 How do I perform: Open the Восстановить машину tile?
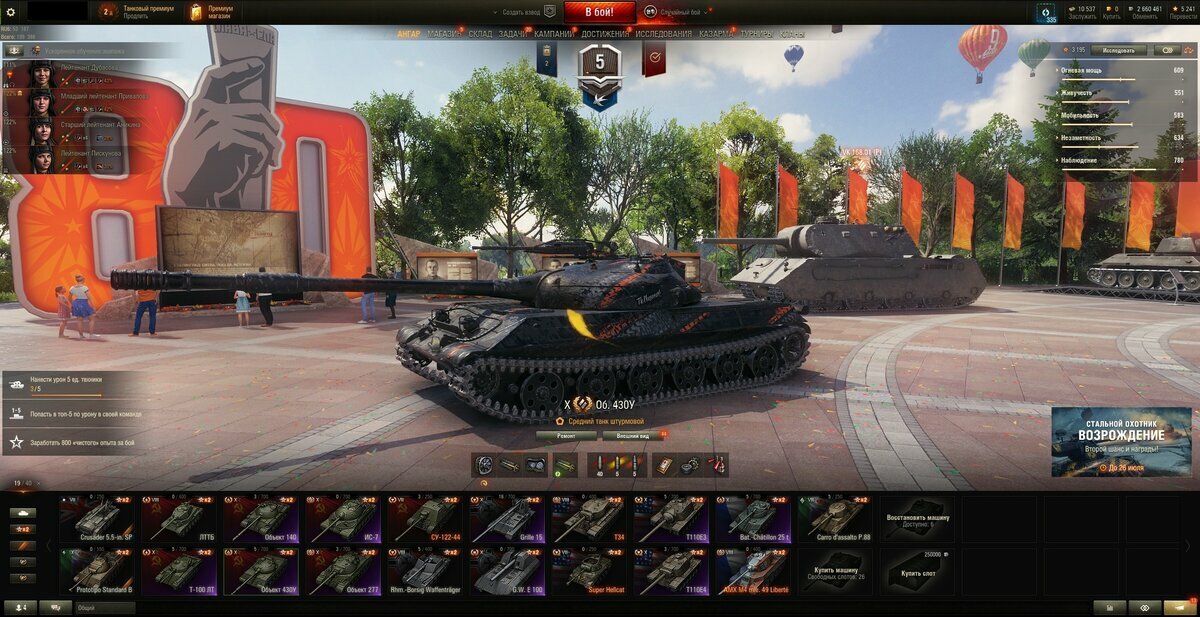coord(917,519)
